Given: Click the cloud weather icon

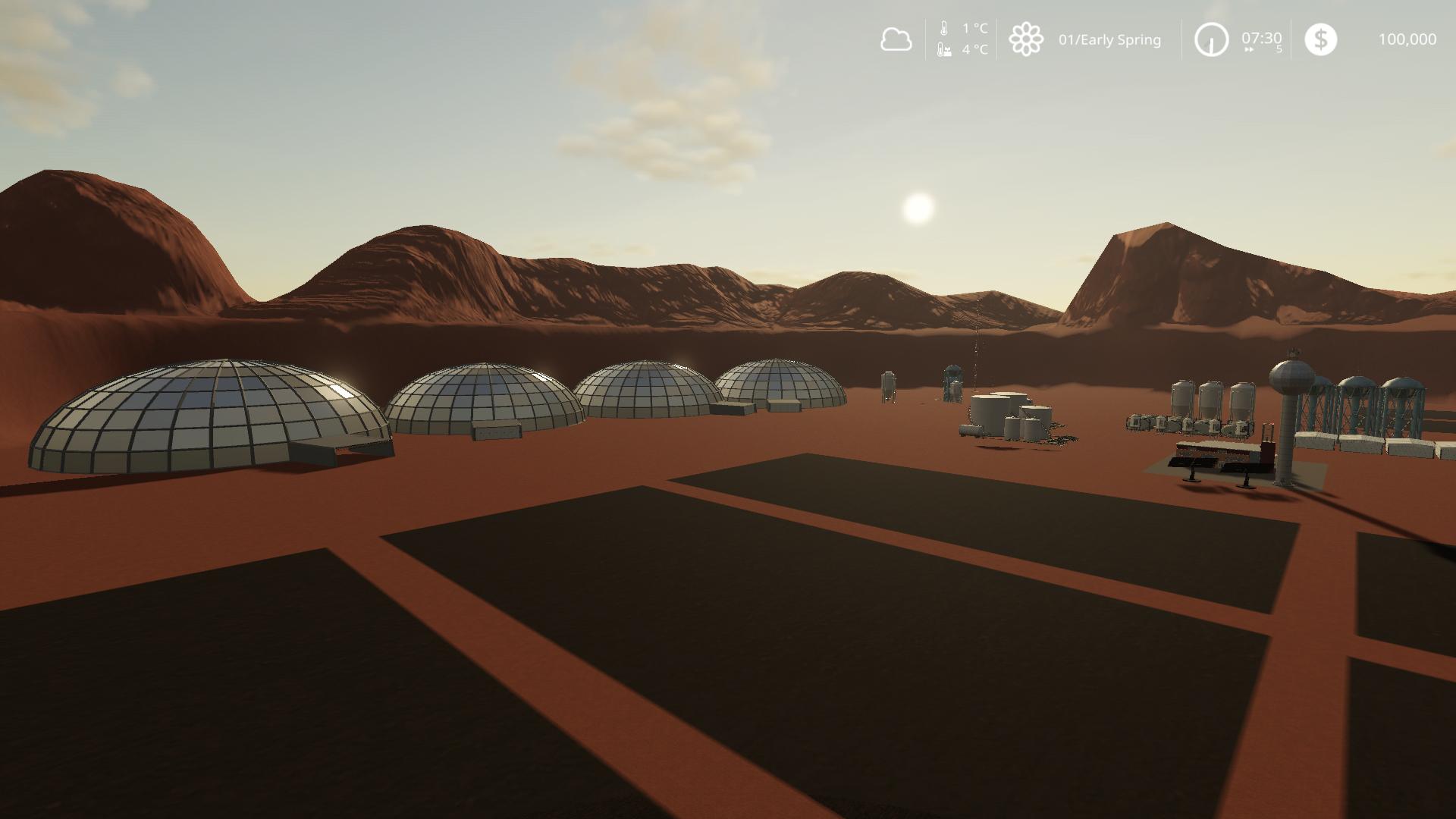Looking at the screenshot, I should (896, 39).
